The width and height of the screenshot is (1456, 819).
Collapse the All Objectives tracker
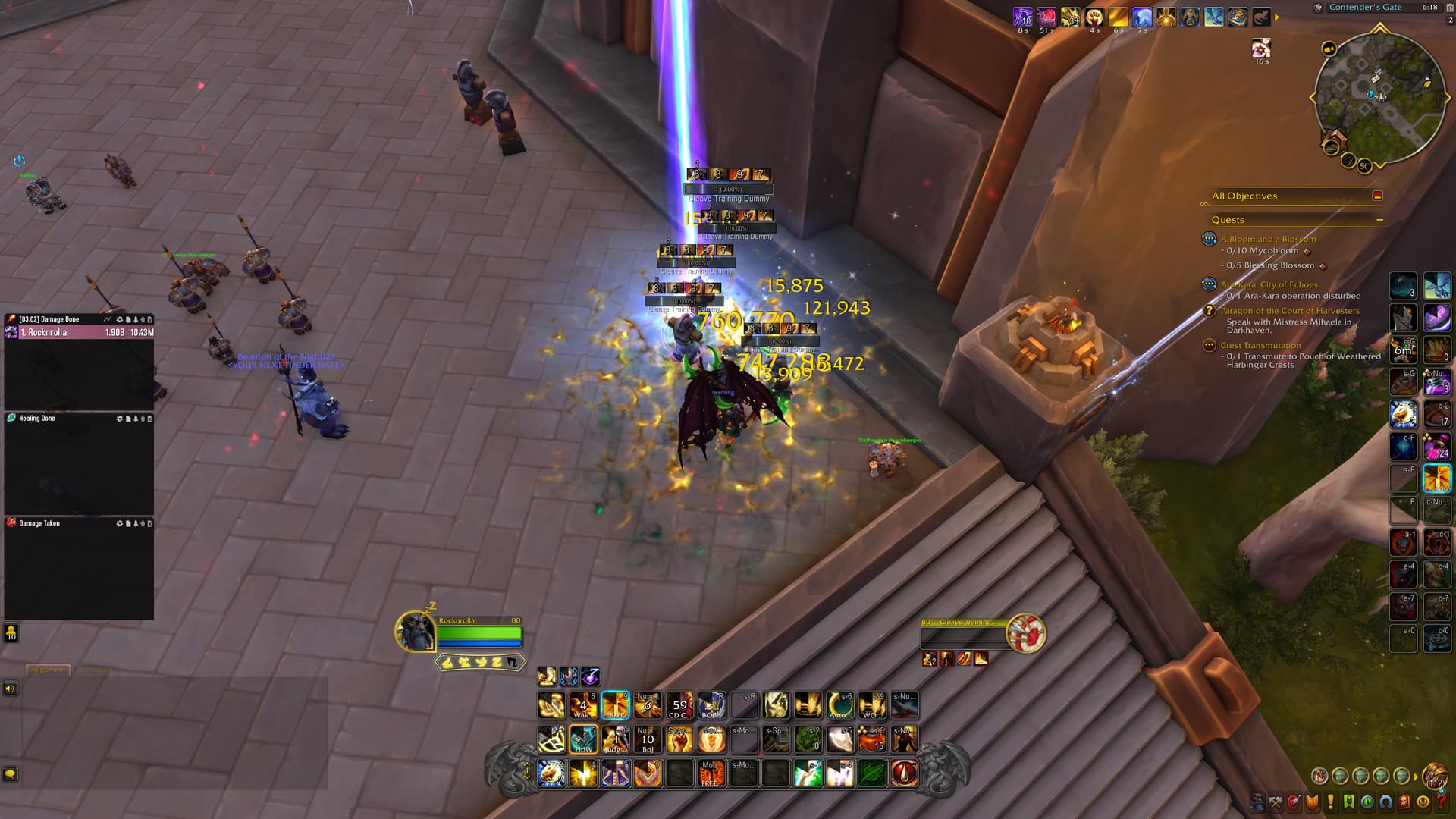[x=1377, y=196]
